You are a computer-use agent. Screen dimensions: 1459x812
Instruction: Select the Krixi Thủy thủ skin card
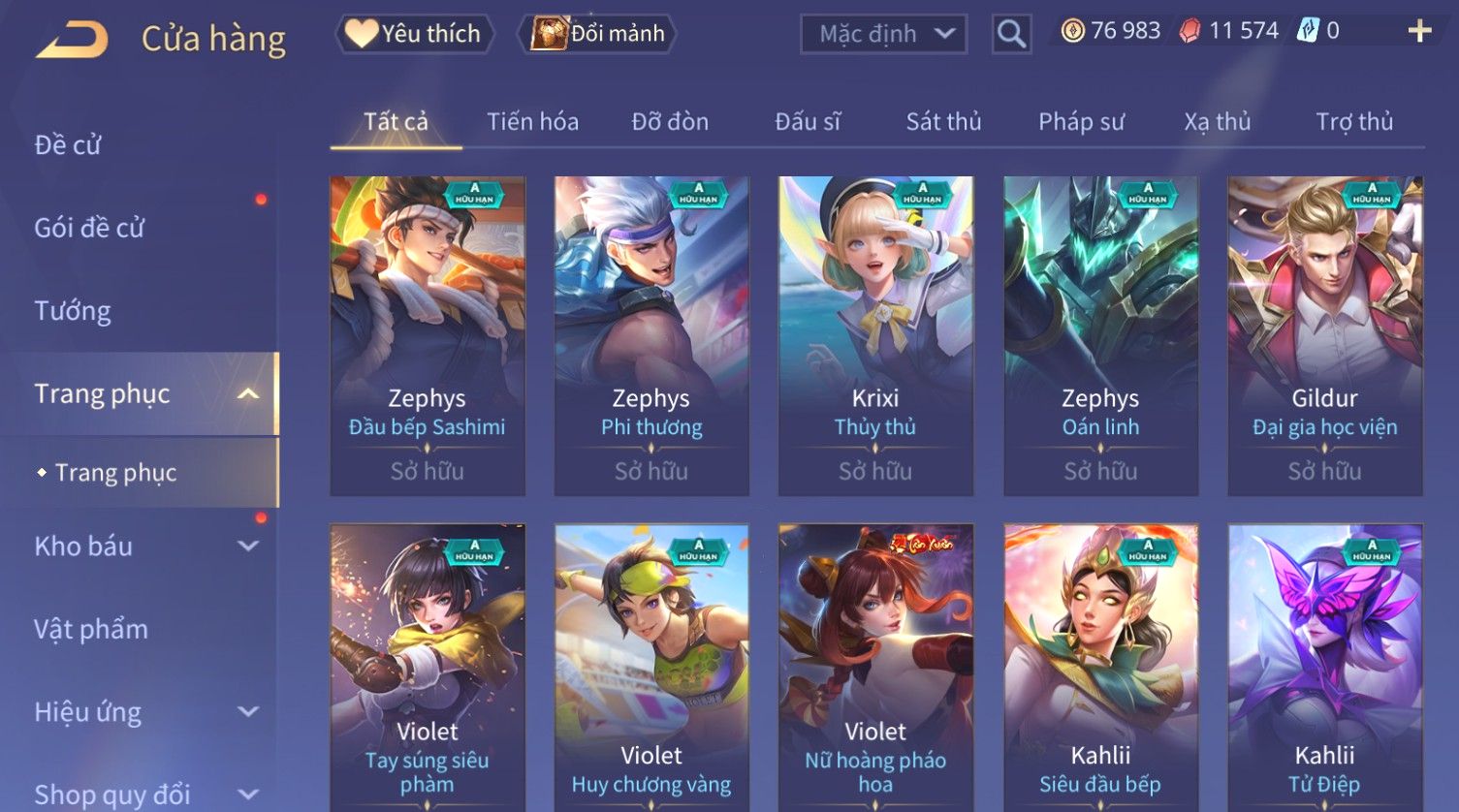click(x=875, y=335)
